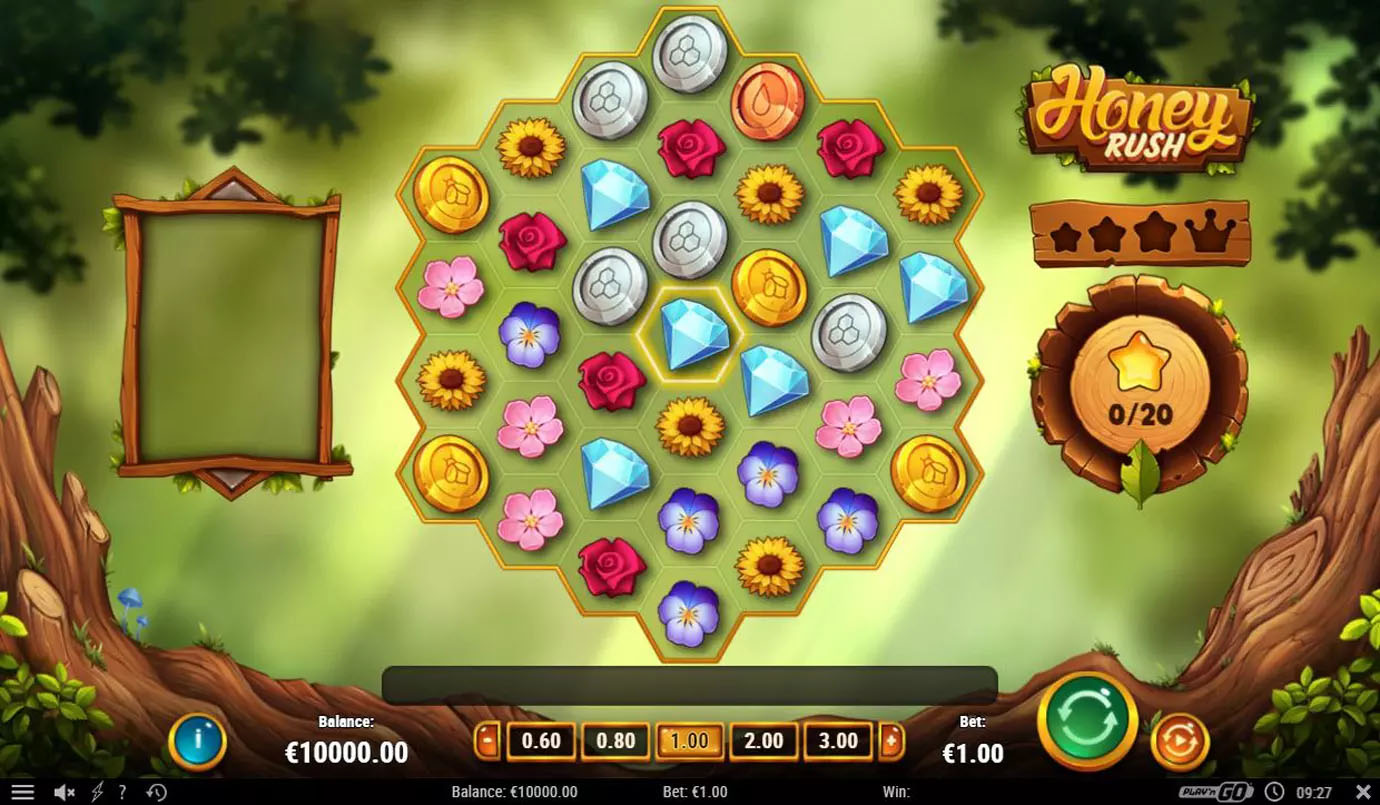Screen dimensions: 1380x805
Task: Click the clock icon next to the time
Action: click(x=1272, y=791)
